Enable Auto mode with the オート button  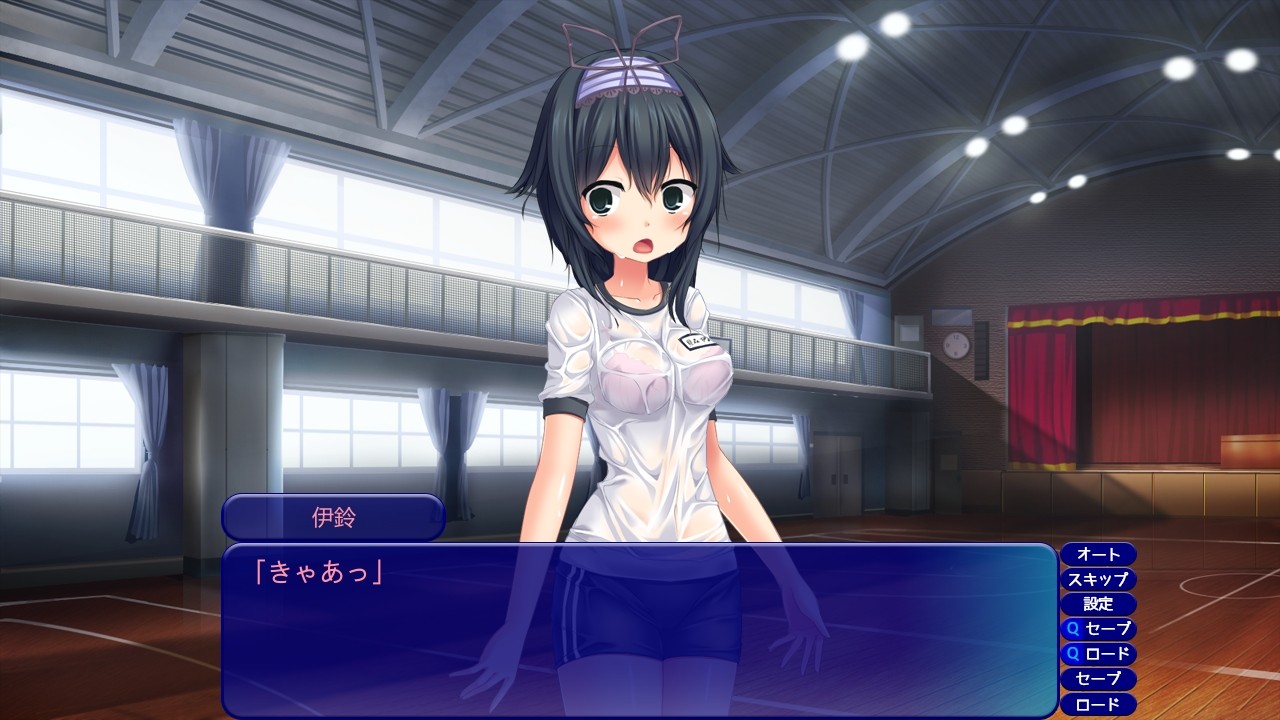(1098, 554)
